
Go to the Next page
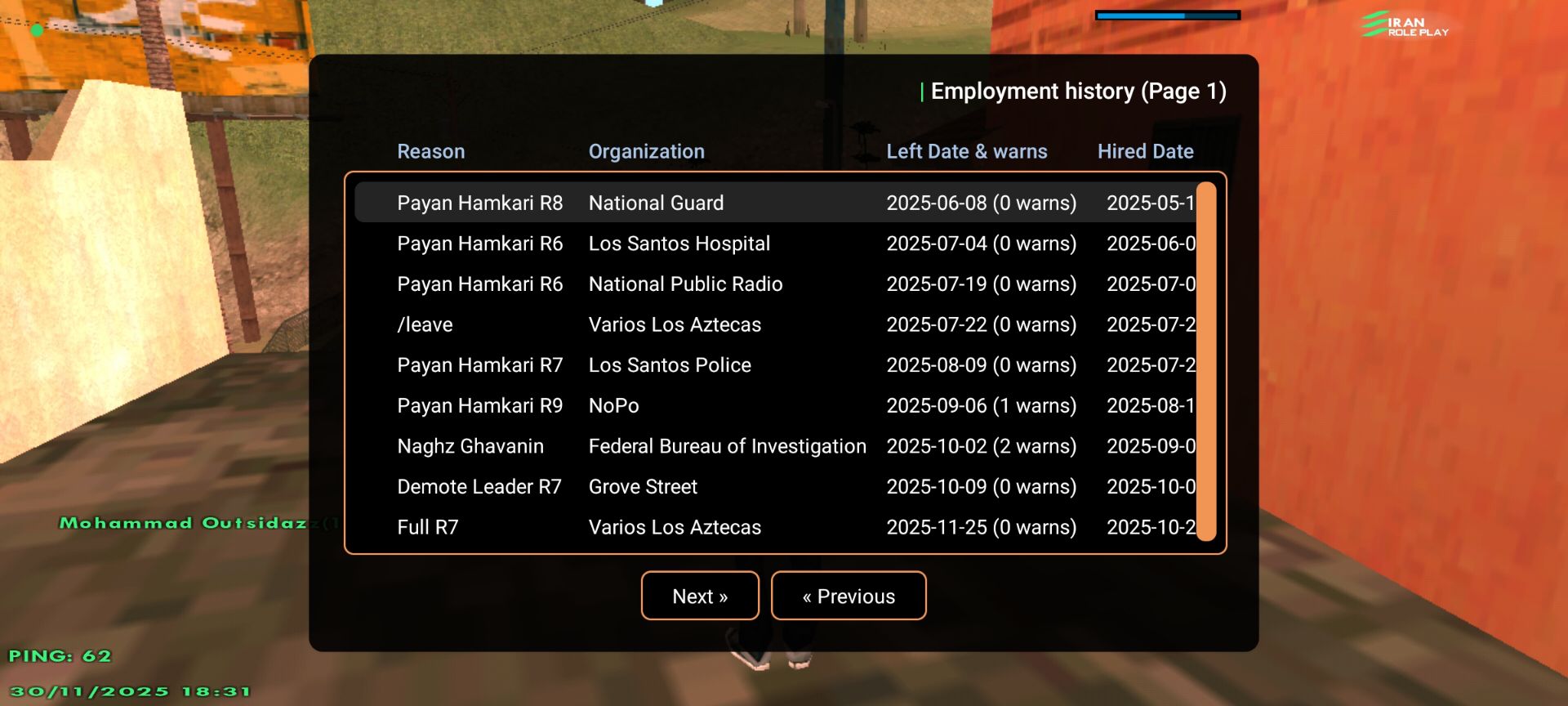pyautogui.click(x=700, y=596)
